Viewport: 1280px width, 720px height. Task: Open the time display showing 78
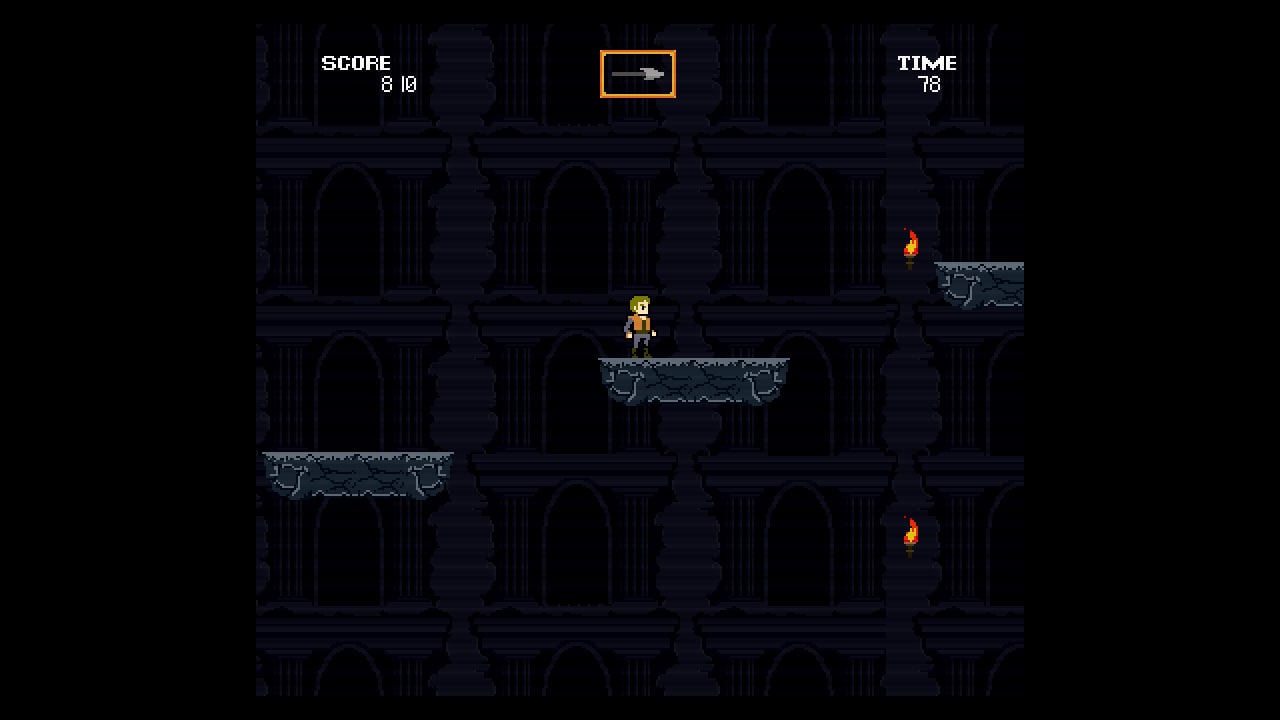point(928,85)
